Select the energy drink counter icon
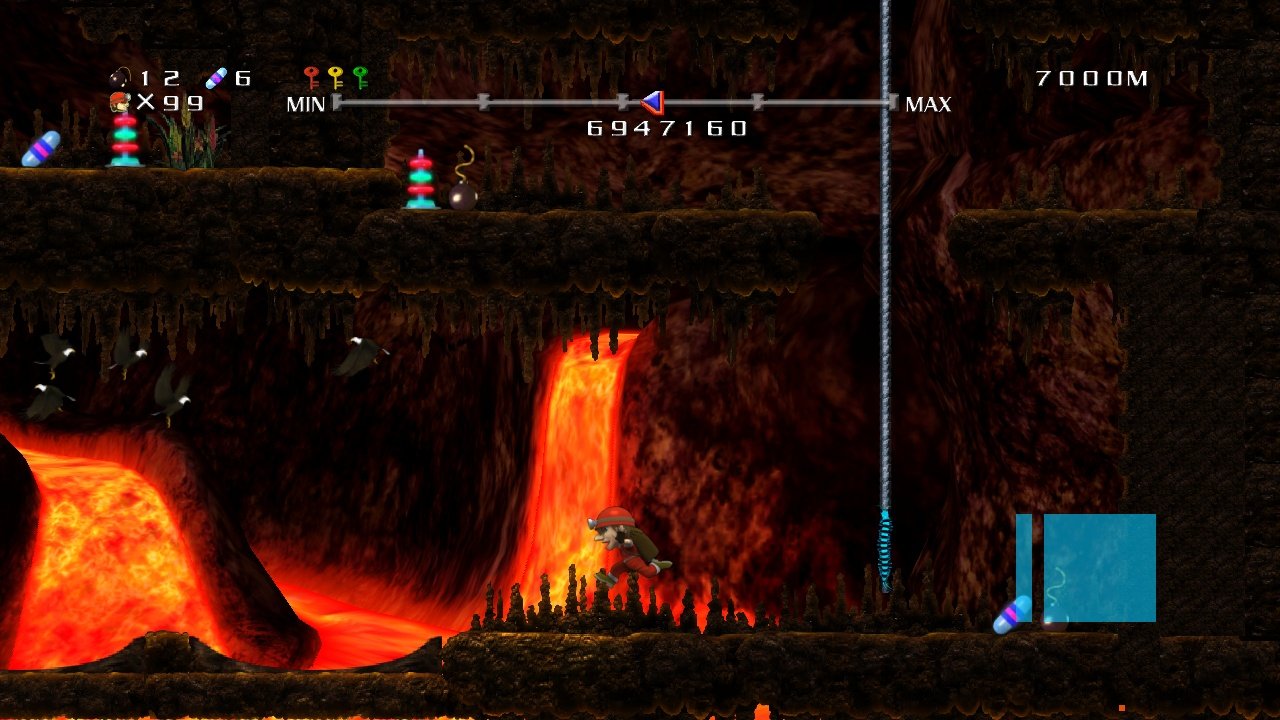 click(214, 77)
